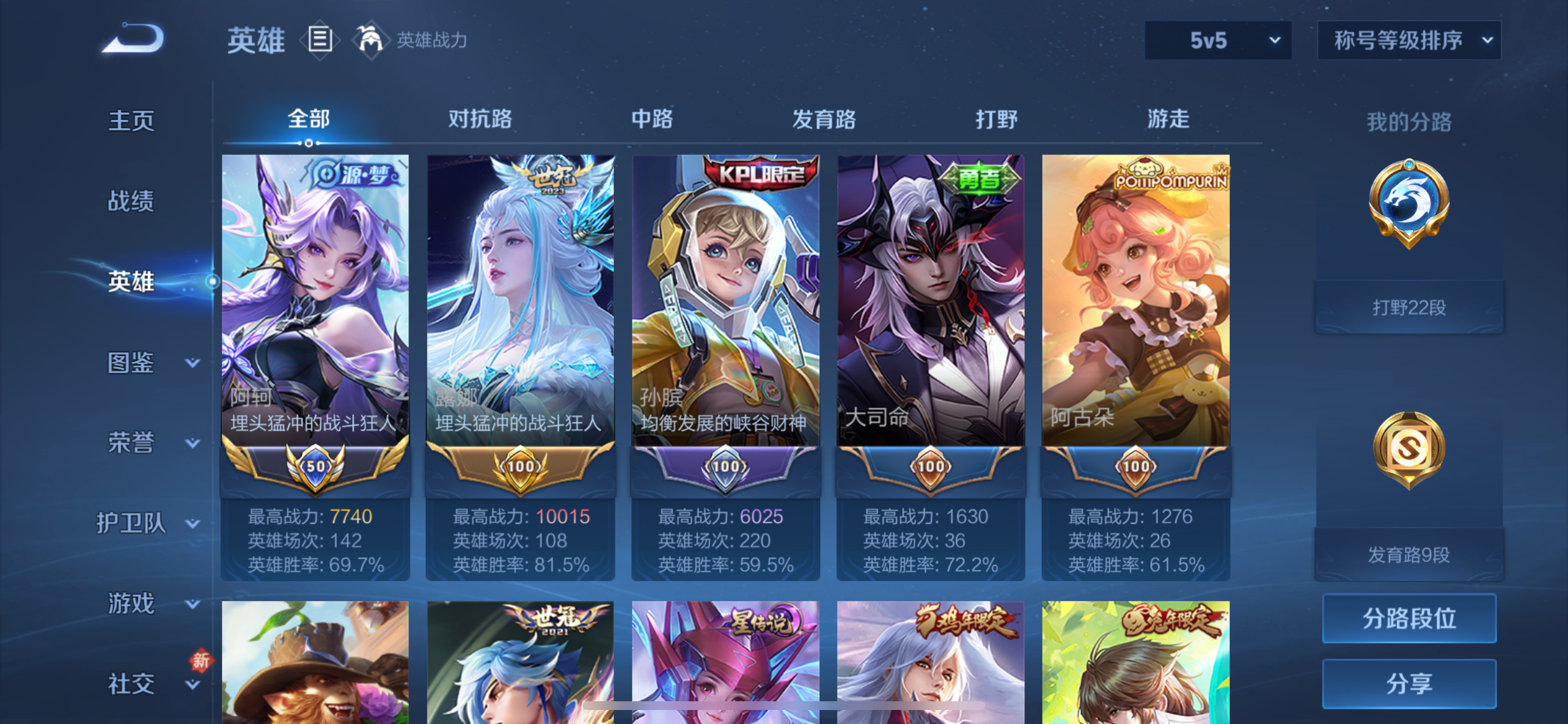Switch to the 打野 jungle tab

[997, 121]
